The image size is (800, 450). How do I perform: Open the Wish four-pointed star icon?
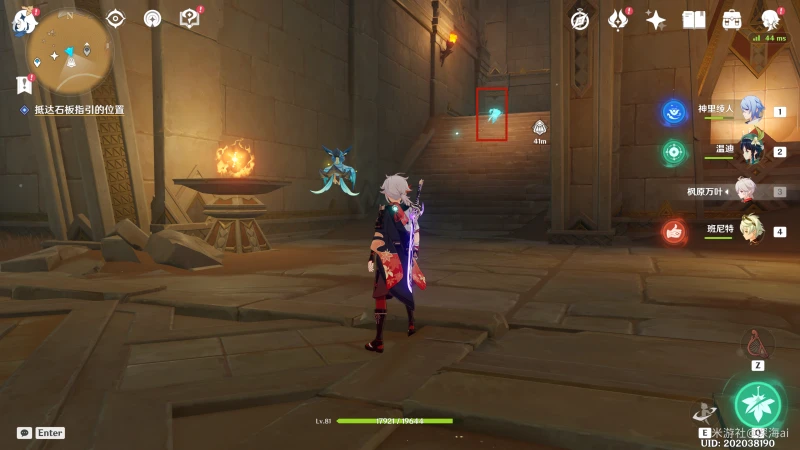(x=656, y=20)
